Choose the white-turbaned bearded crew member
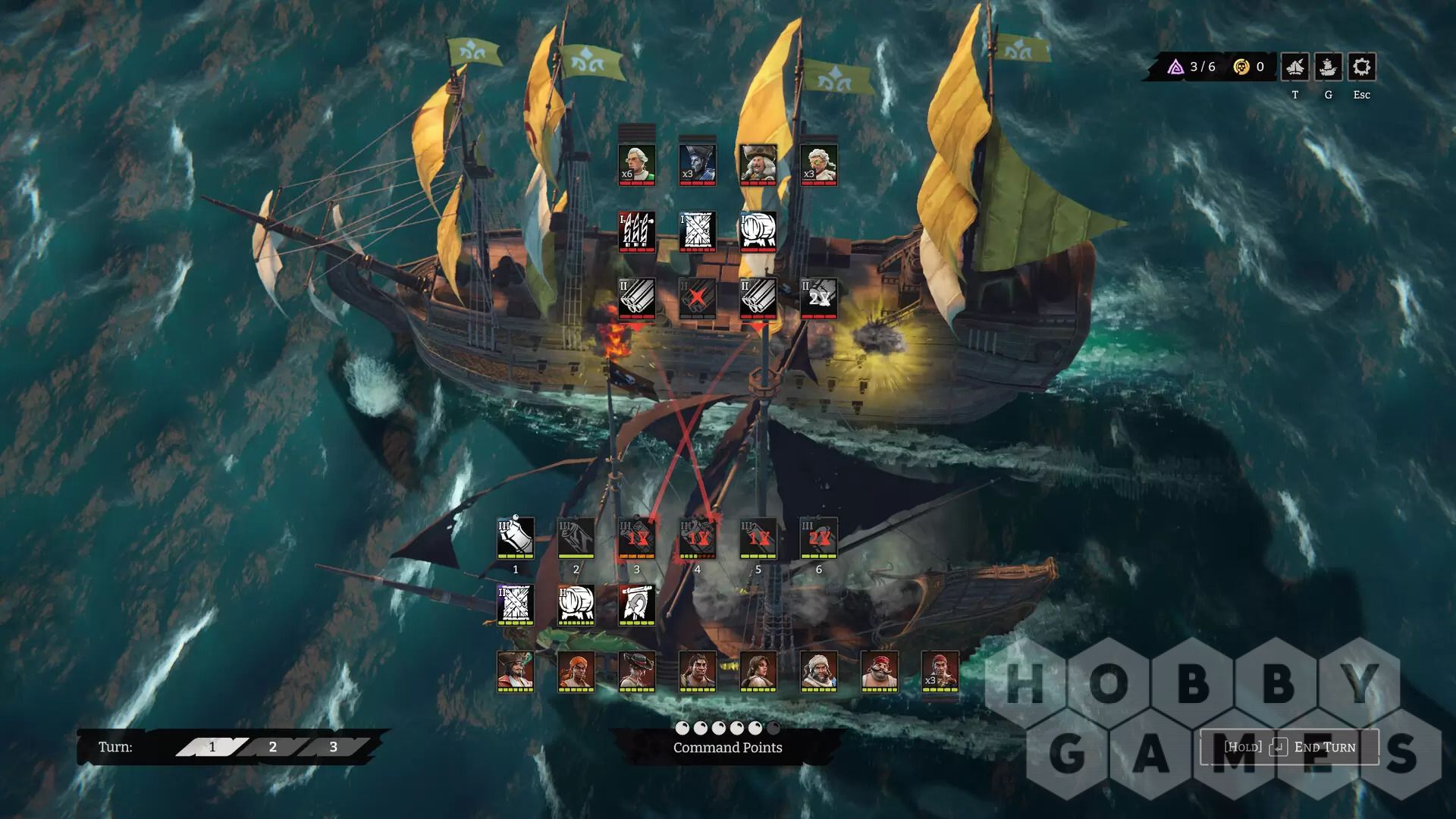 819,671
